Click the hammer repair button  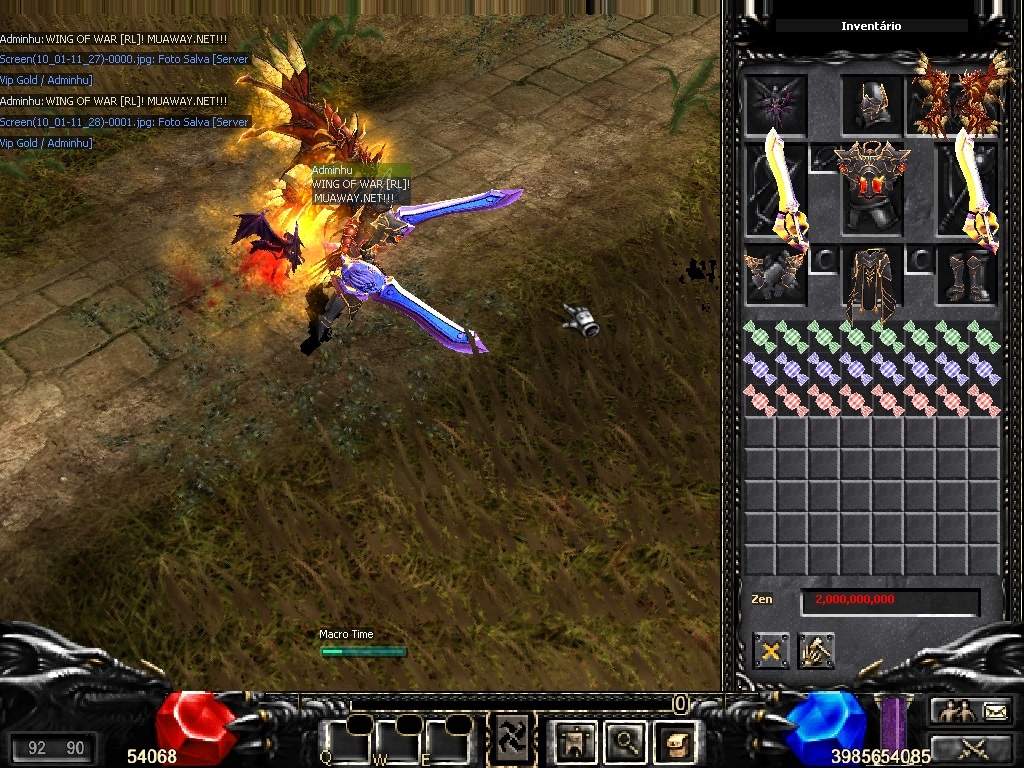816,651
